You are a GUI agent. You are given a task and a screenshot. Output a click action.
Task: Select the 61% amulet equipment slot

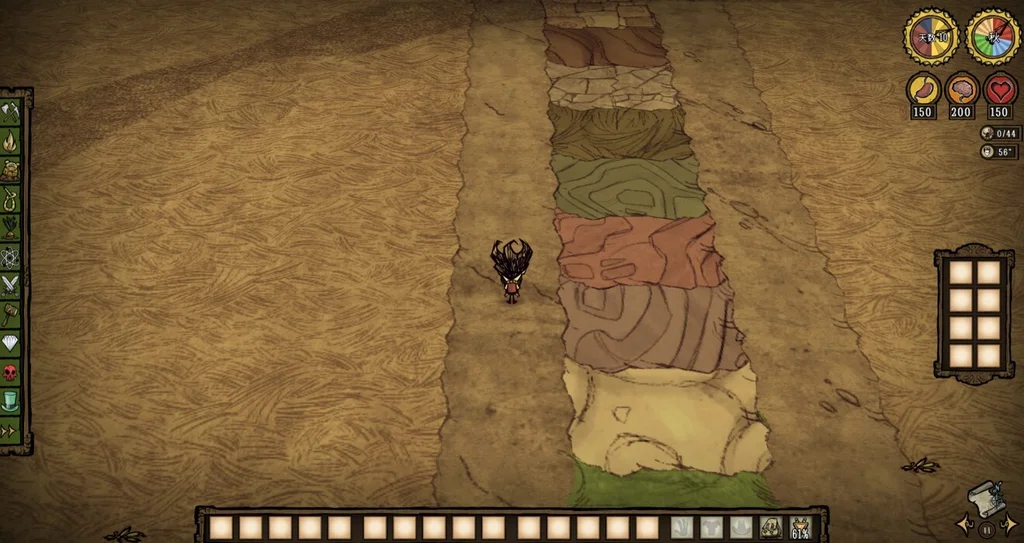[x=801, y=527]
